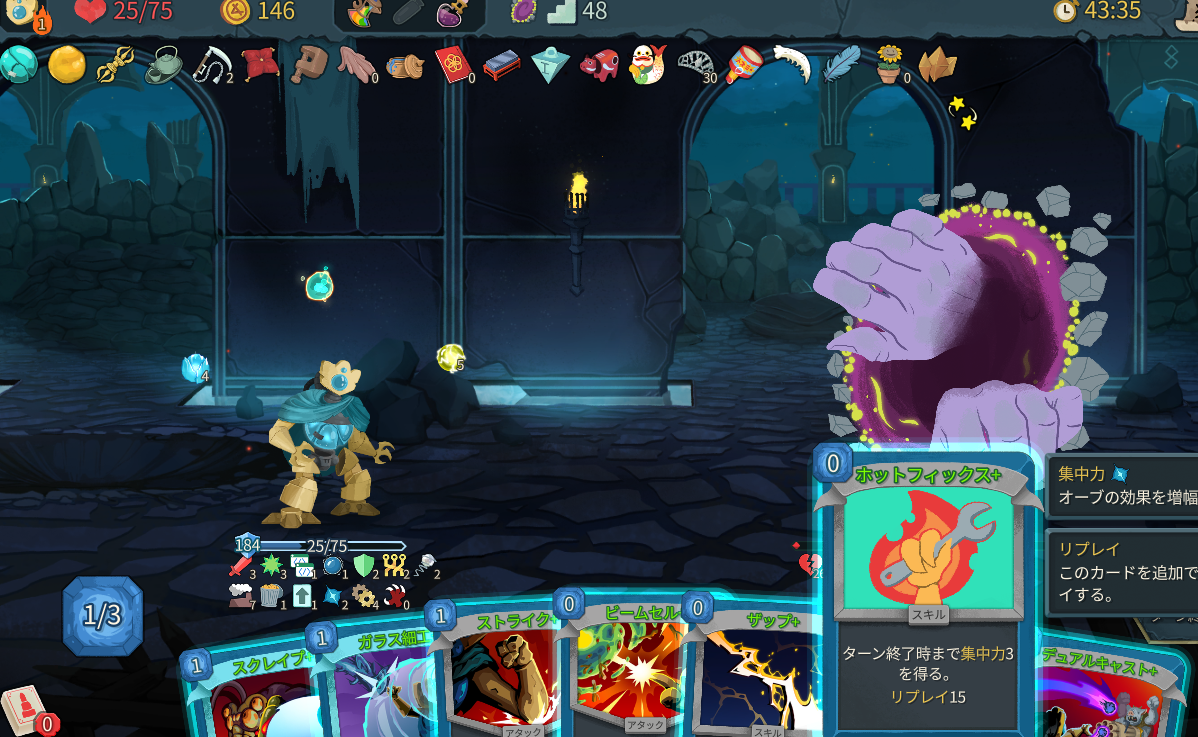This screenshot has width=1198, height=737.
Task: Open the map via the stairs floor icon
Action: coord(562,12)
